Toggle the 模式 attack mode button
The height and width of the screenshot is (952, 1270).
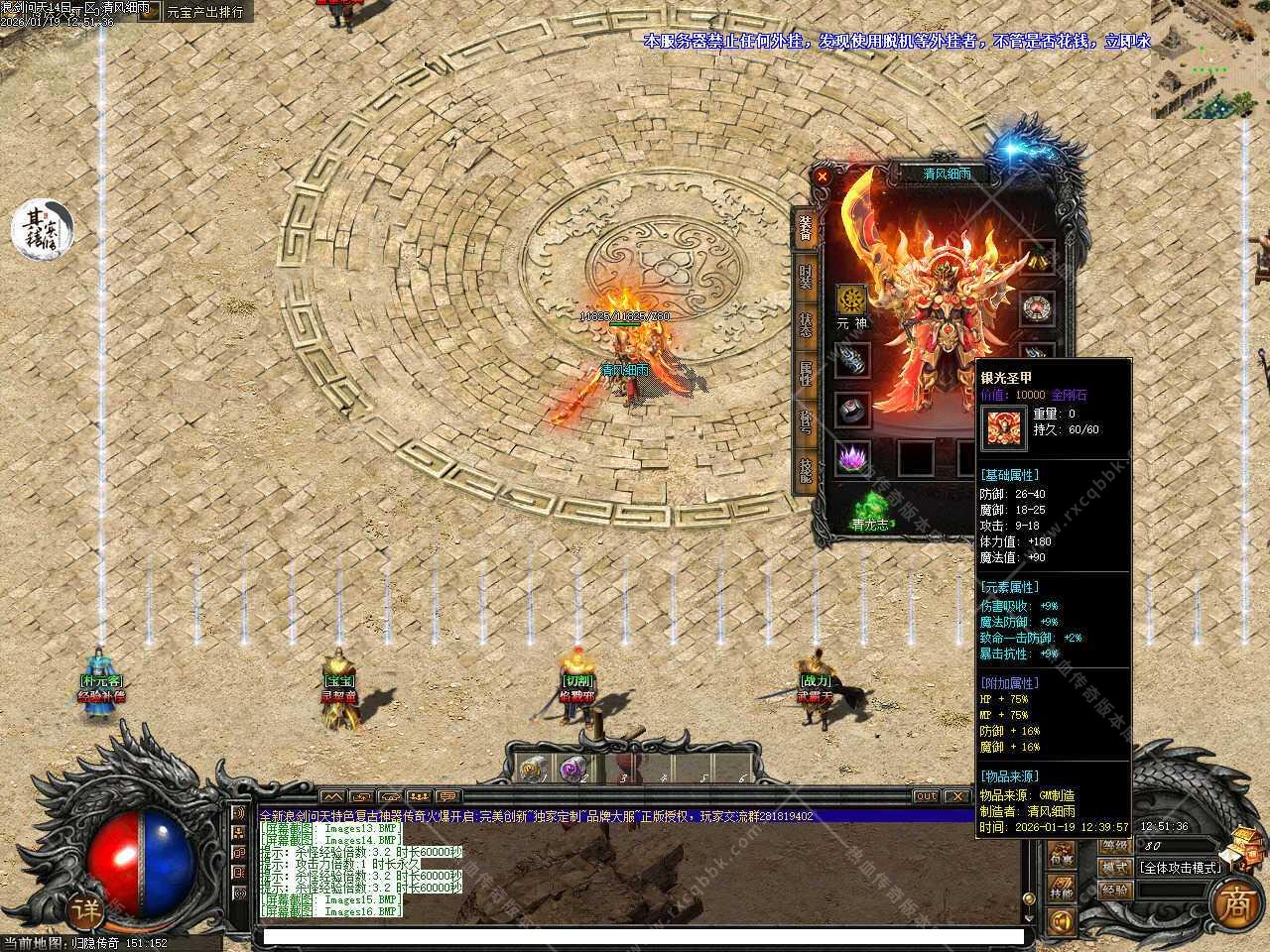[1114, 868]
